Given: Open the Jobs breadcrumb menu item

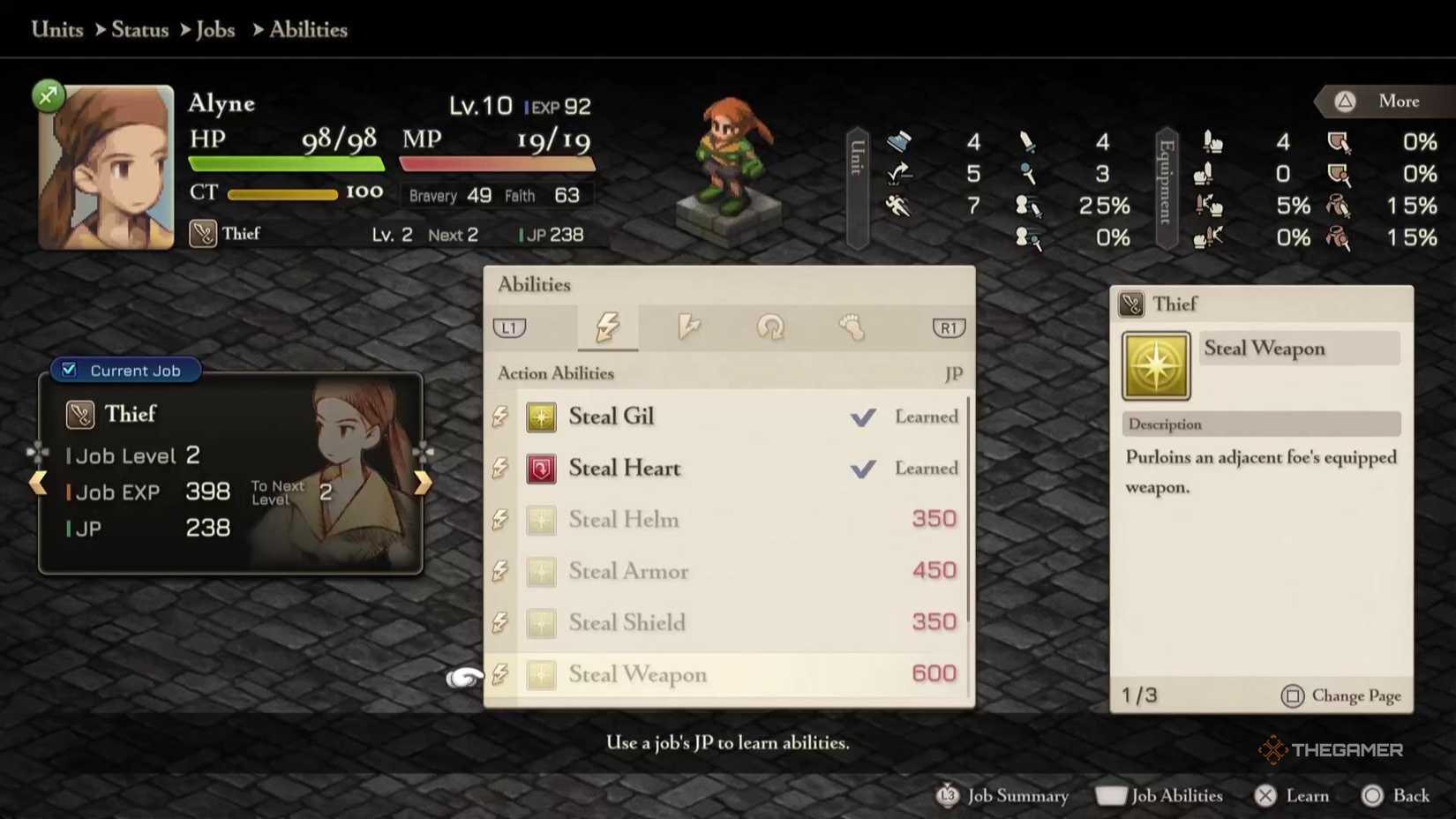Looking at the screenshot, I should (x=215, y=29).
